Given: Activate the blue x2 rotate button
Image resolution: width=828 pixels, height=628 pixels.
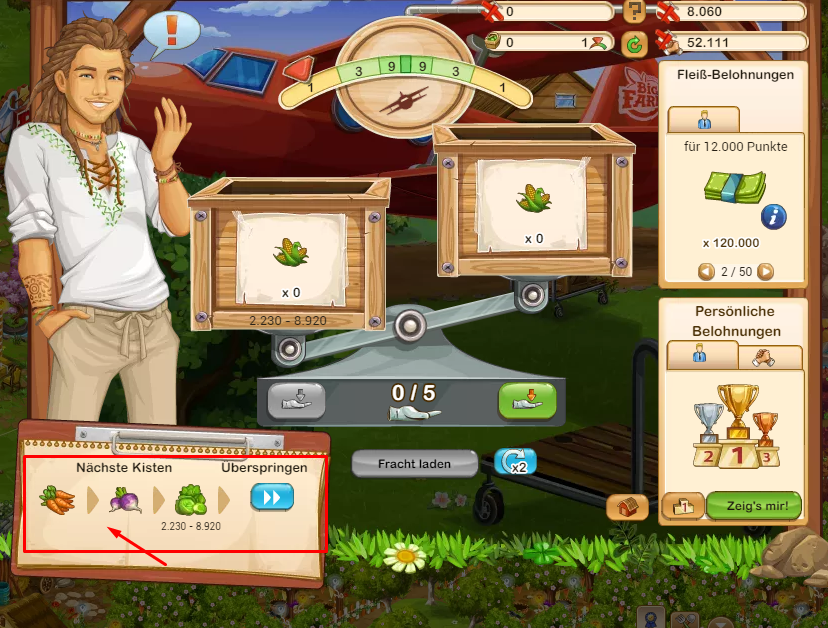Looking at the screenshot, I should coord(516,462).
